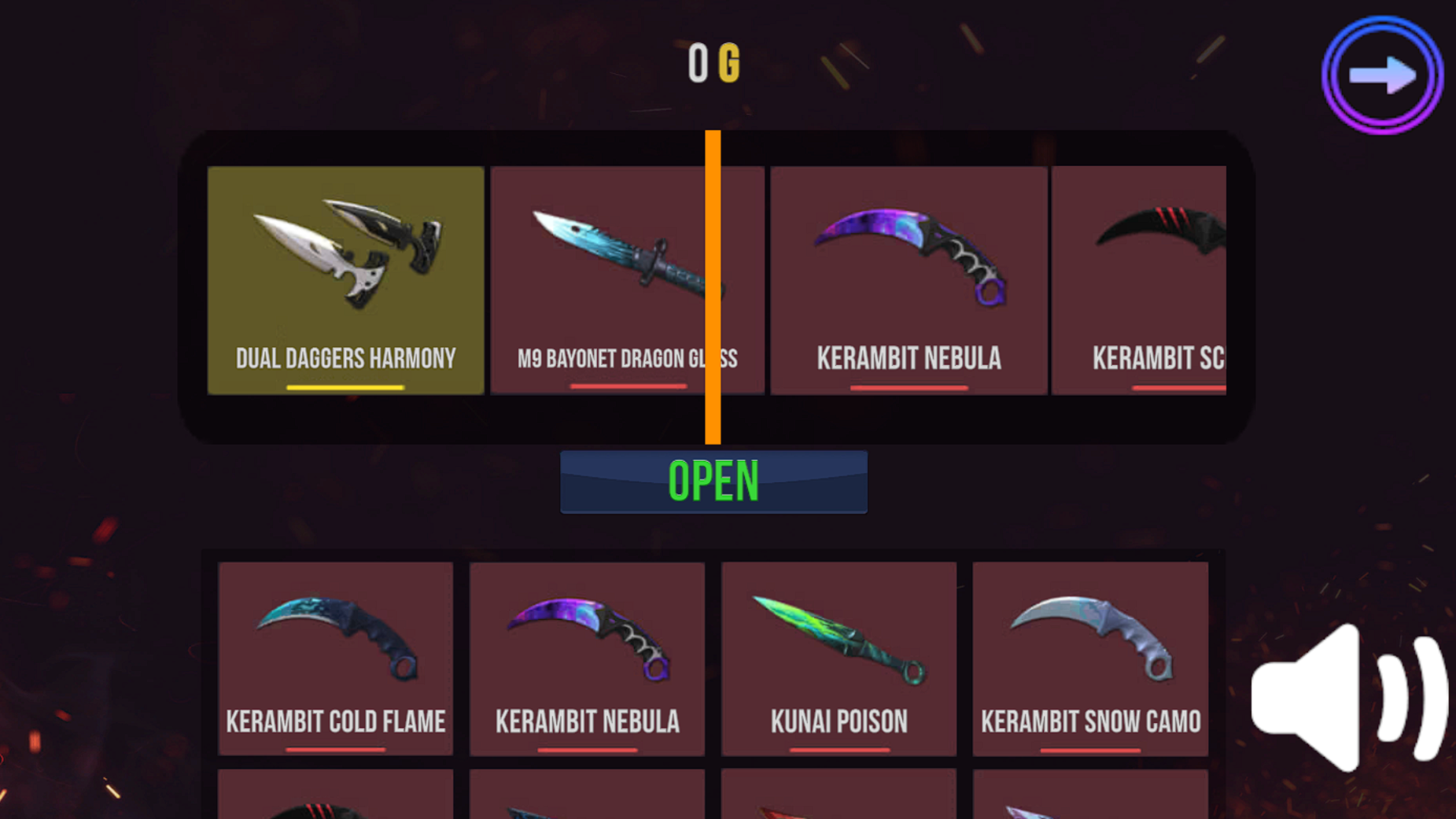Image resolution: width=1456 pixels, height=819 pixels.
Task: Click the red rarity bar under Kunai Poison
Action: [x=838, y=748]
